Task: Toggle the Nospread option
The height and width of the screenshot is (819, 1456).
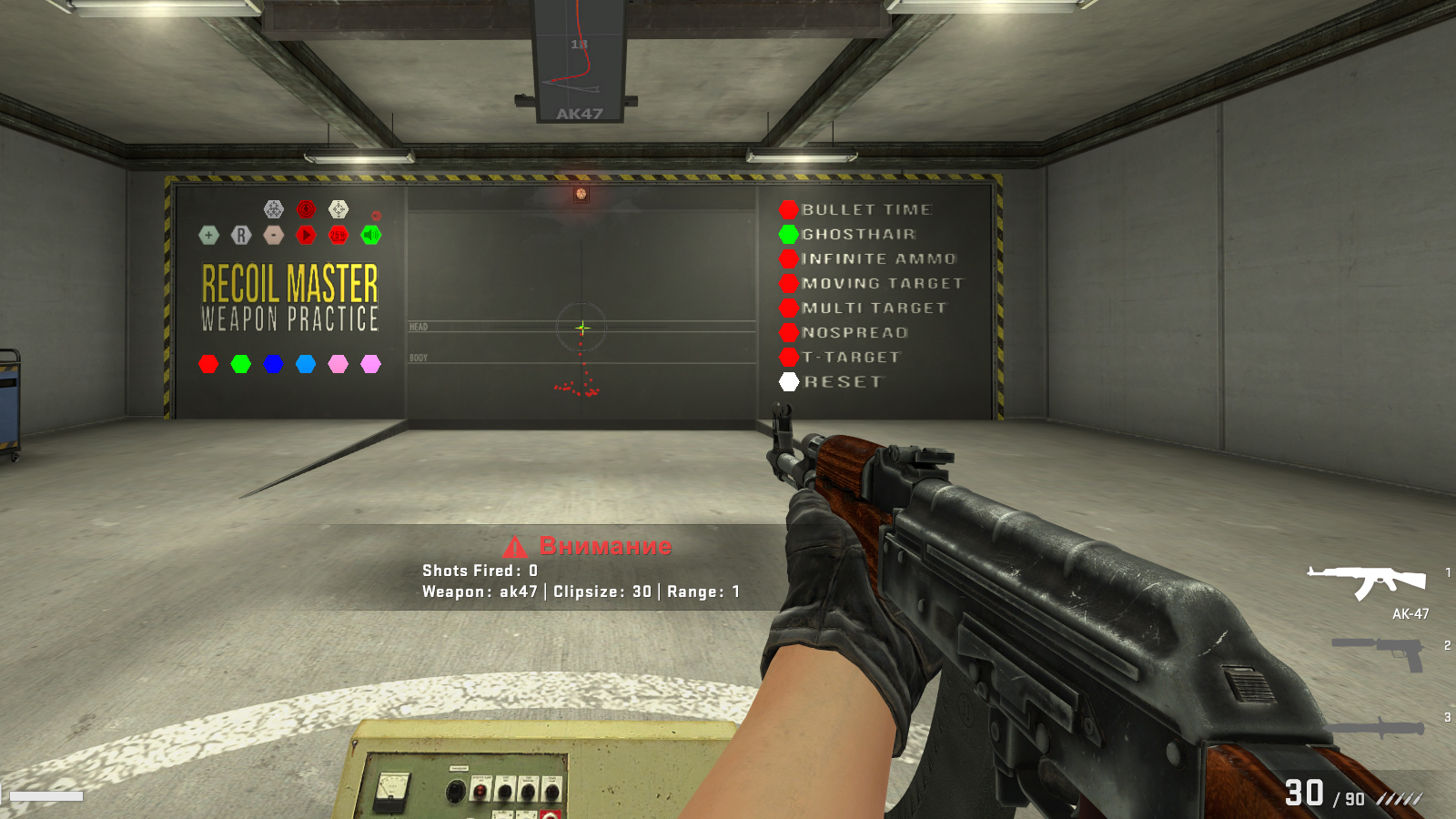Action: (789, 332)
